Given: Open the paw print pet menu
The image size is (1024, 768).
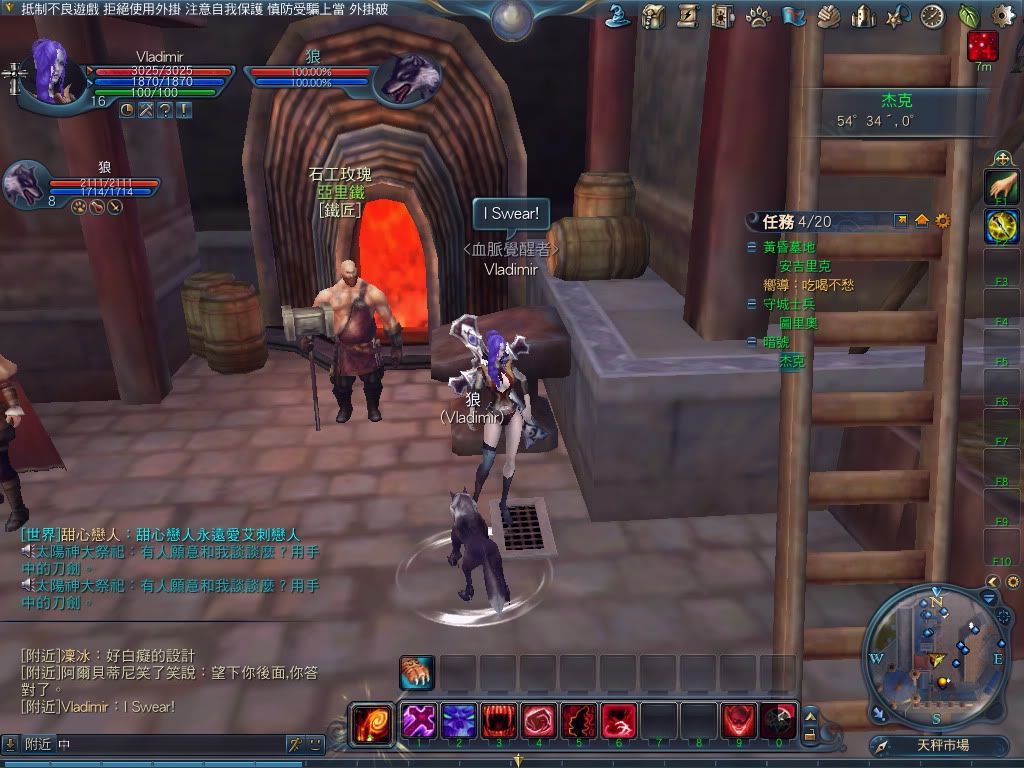Looking at the screenshot, I should pos(758,16).
